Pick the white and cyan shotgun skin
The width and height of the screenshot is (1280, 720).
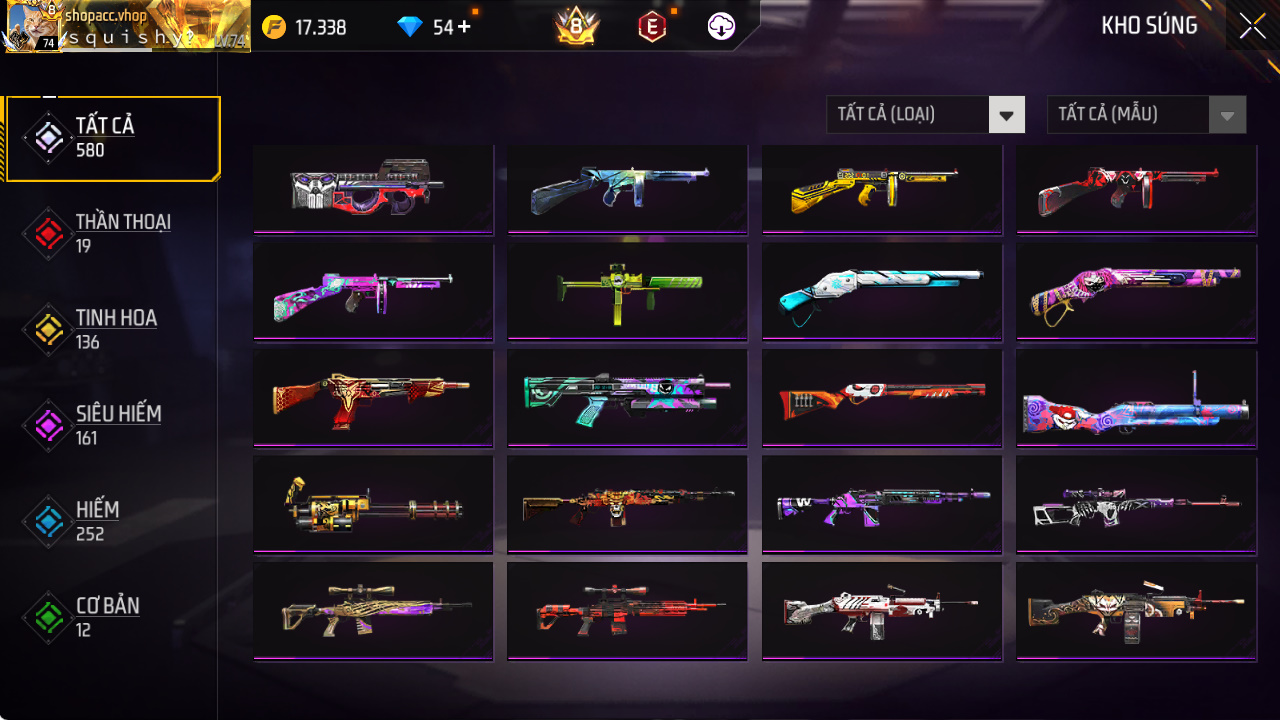point(882,291)
